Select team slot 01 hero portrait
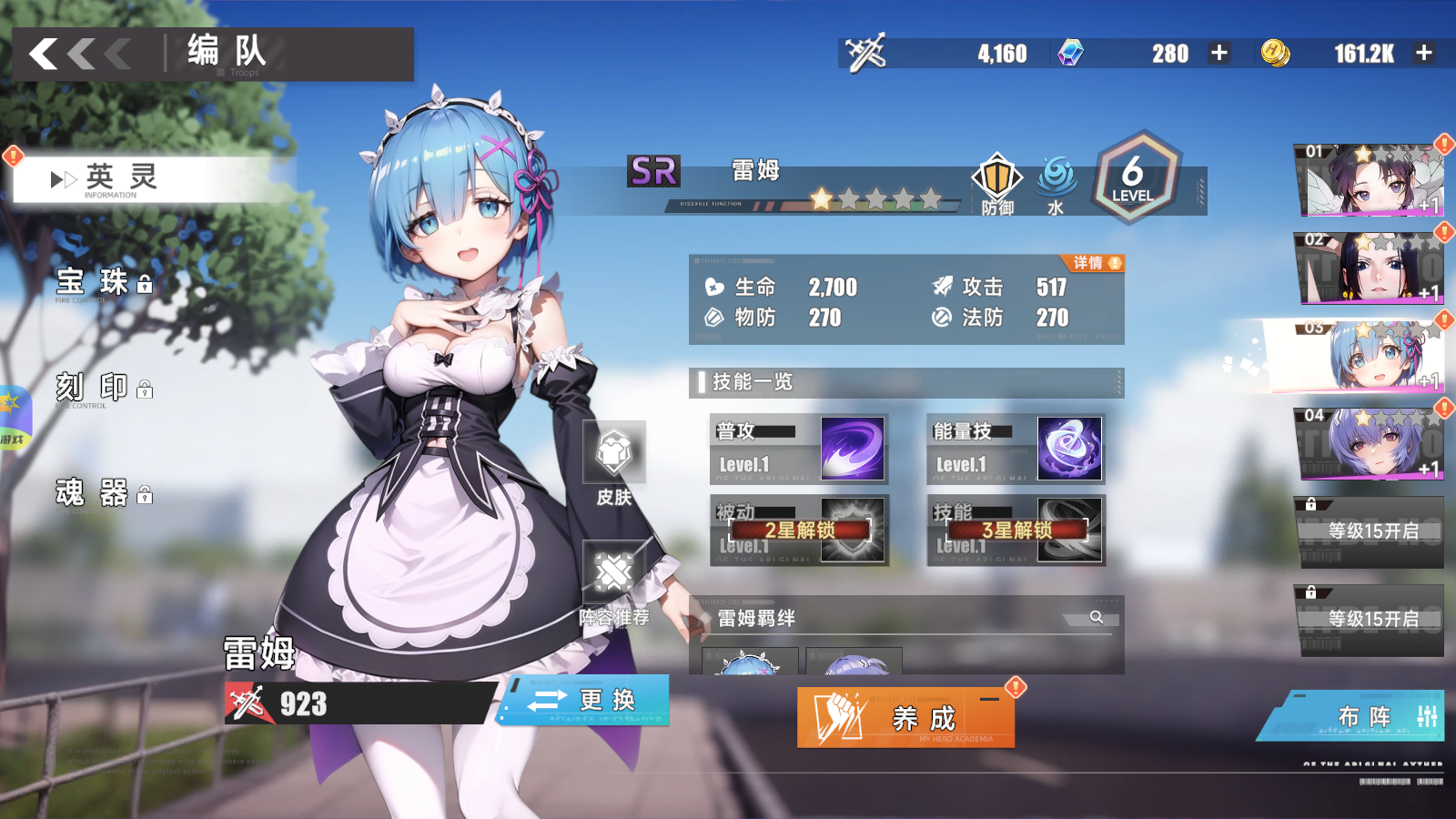Image resolution: width=1456 pixels, height=819 pixels. pos(1368,180)
